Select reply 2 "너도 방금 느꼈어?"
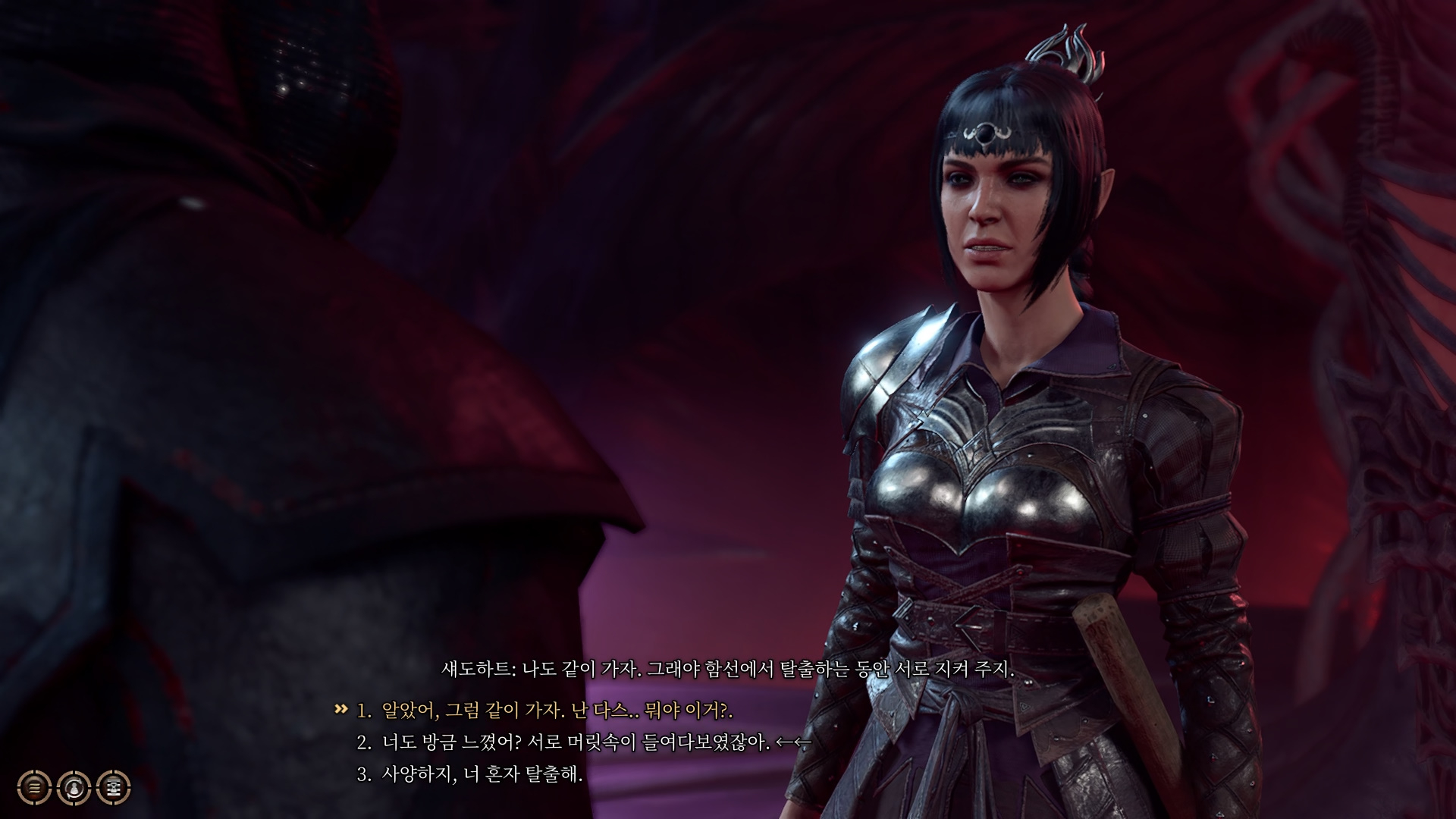1456x819 pixels. coord(575,742)
